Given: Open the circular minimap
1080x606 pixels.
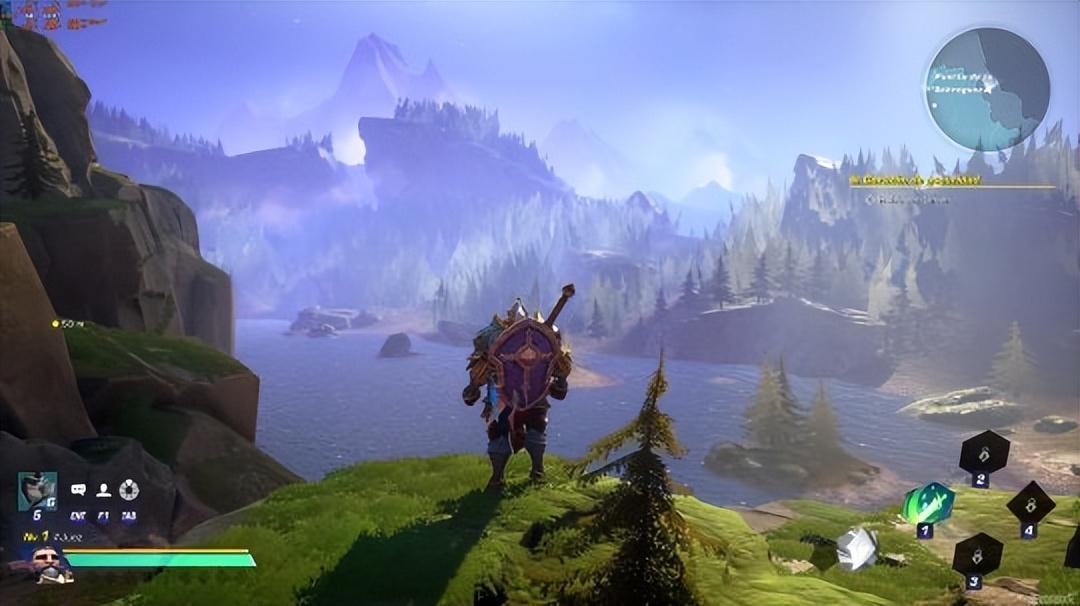Looking at the screenshot, I should [x=986, y=89].
